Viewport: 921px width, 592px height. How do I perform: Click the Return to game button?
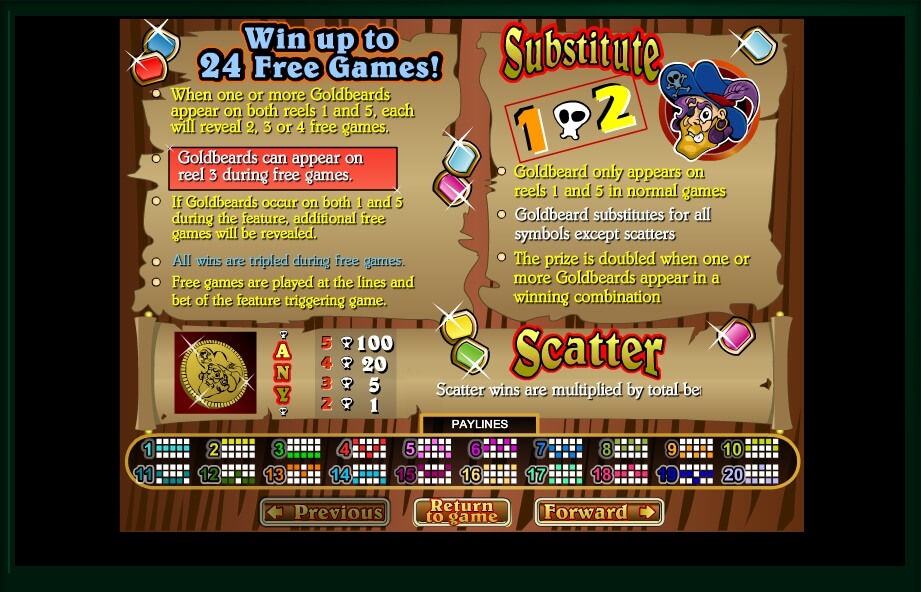click(462, 512)
